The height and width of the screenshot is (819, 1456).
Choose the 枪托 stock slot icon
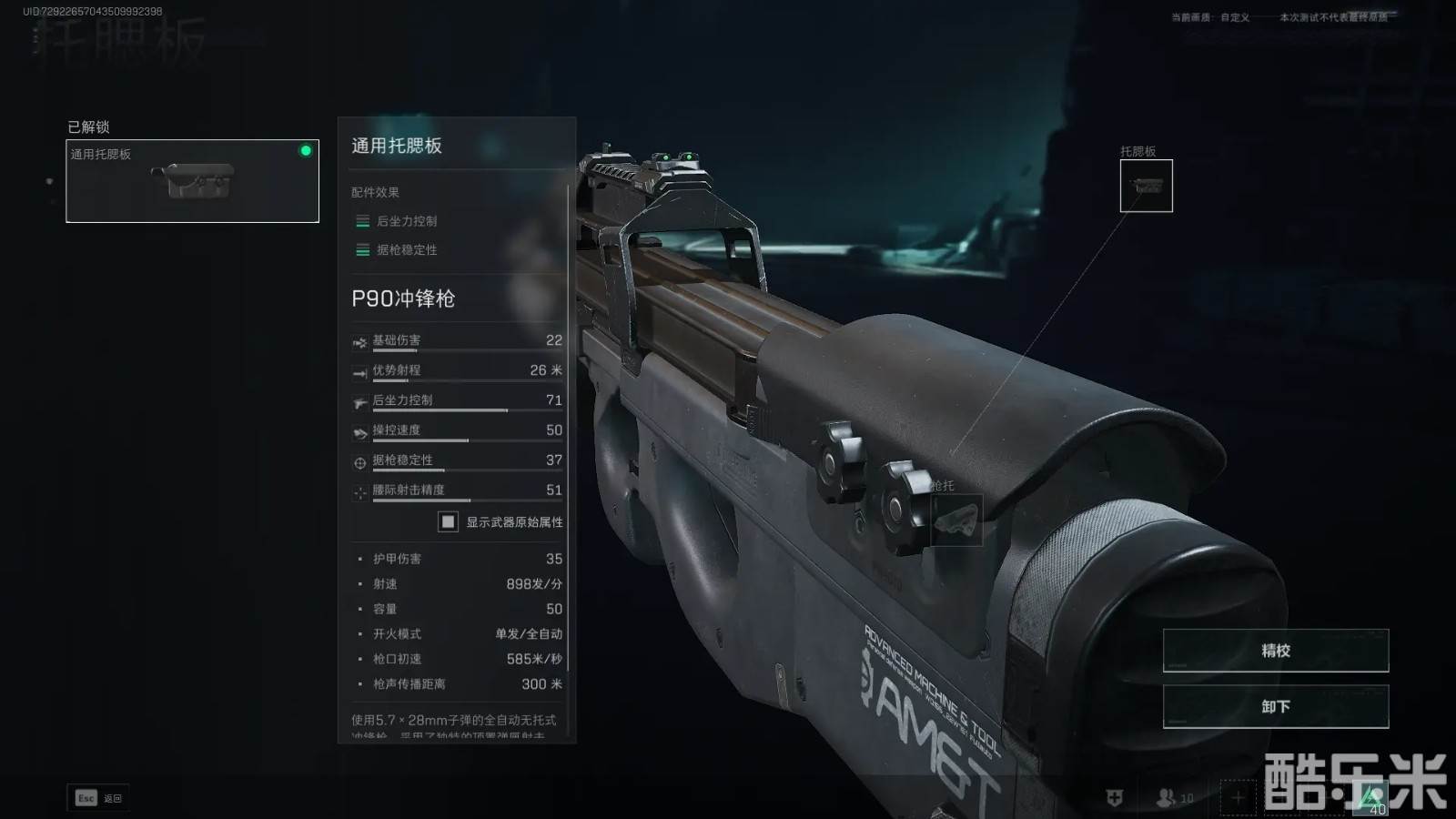click(956, 520)
